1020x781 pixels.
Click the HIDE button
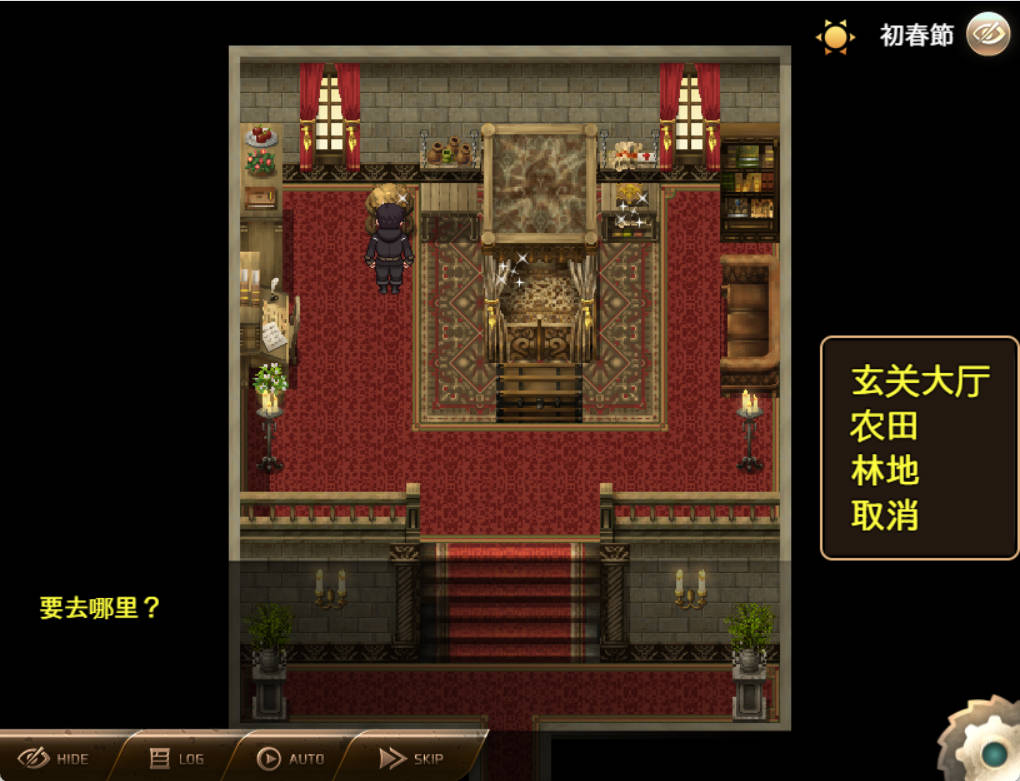(55, 758)
